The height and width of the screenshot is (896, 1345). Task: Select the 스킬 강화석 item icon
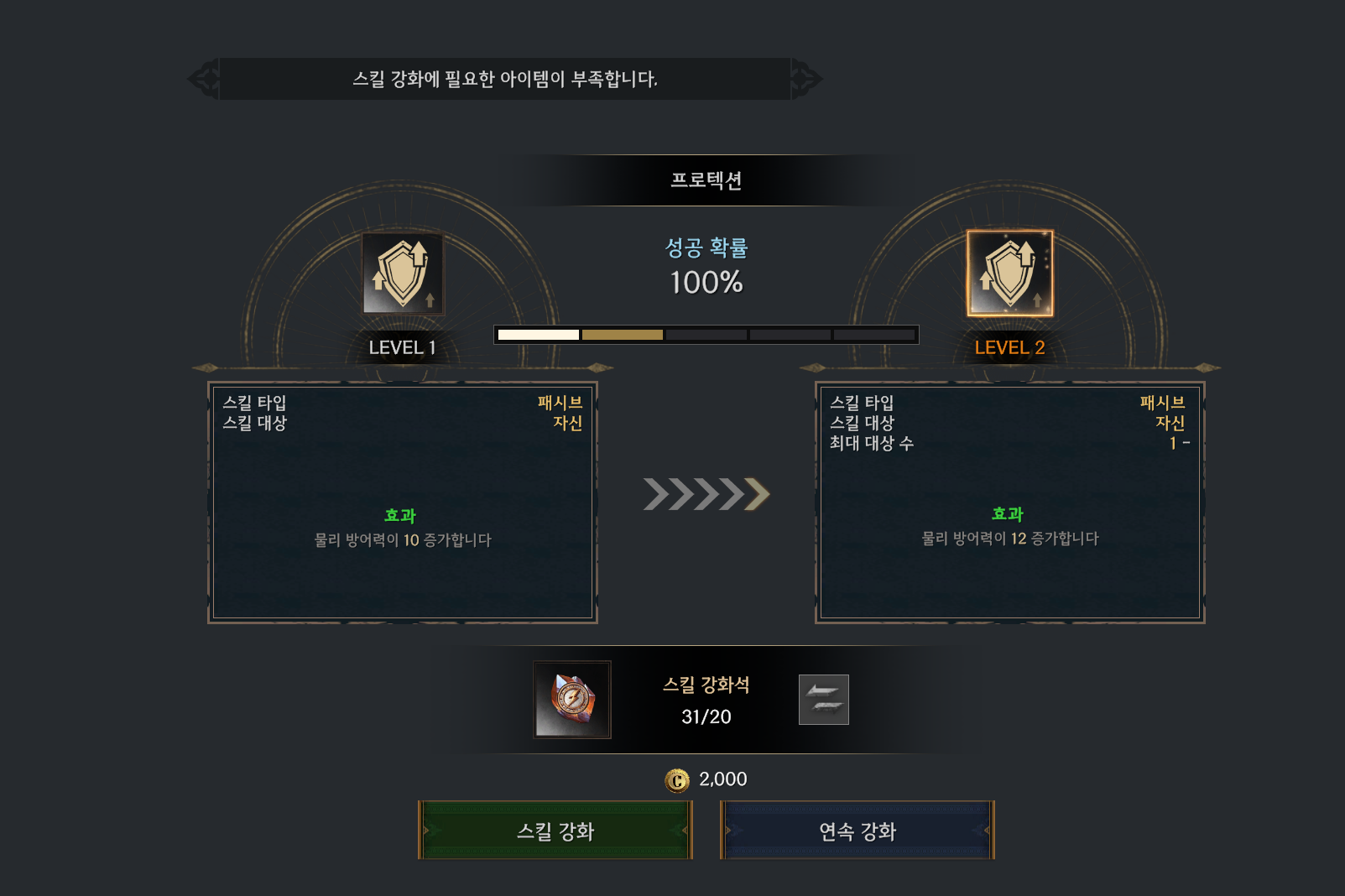tap(572, 700)
